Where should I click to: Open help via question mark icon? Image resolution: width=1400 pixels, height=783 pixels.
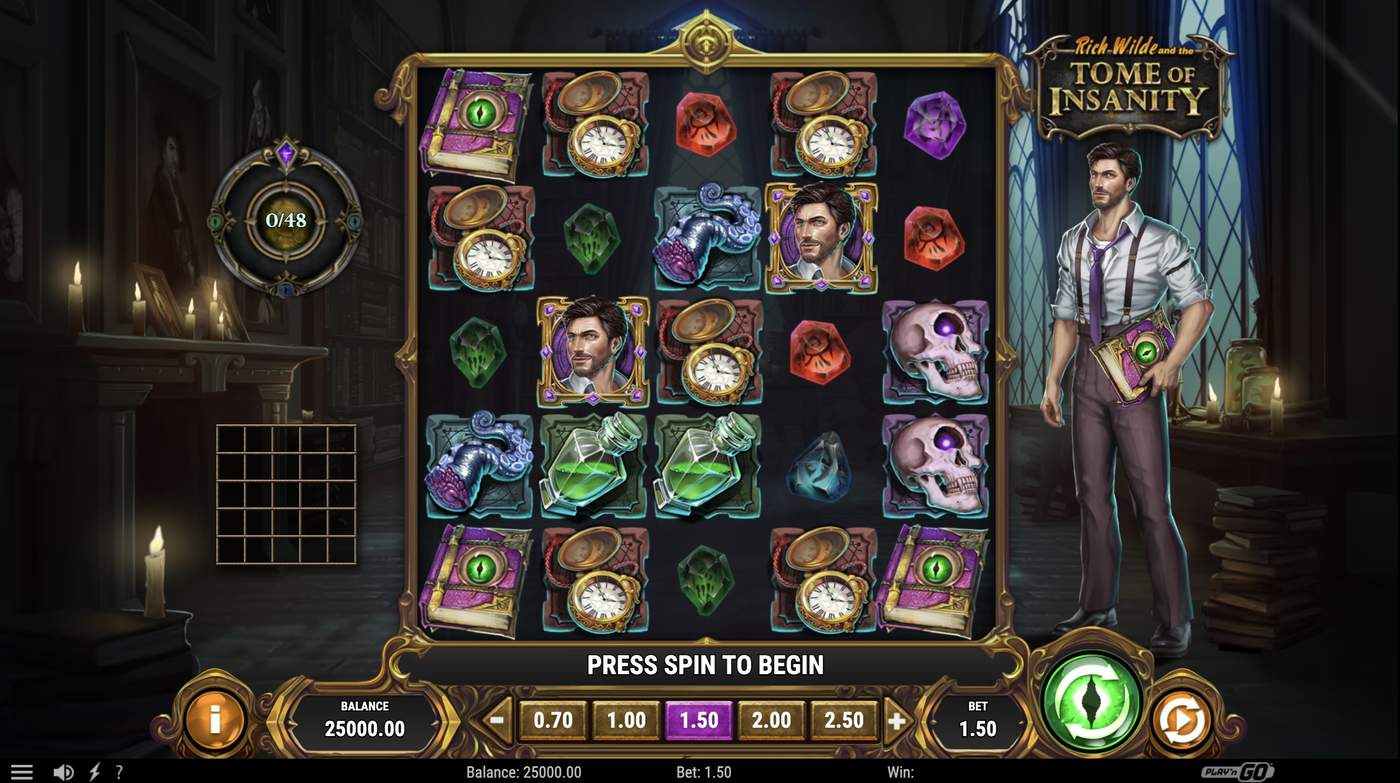pos(118,771)
